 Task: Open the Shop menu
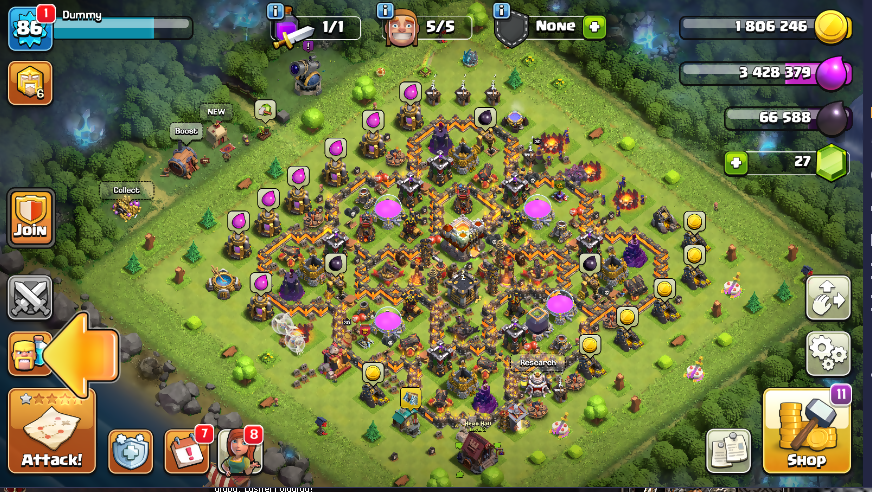pos(806,430)
